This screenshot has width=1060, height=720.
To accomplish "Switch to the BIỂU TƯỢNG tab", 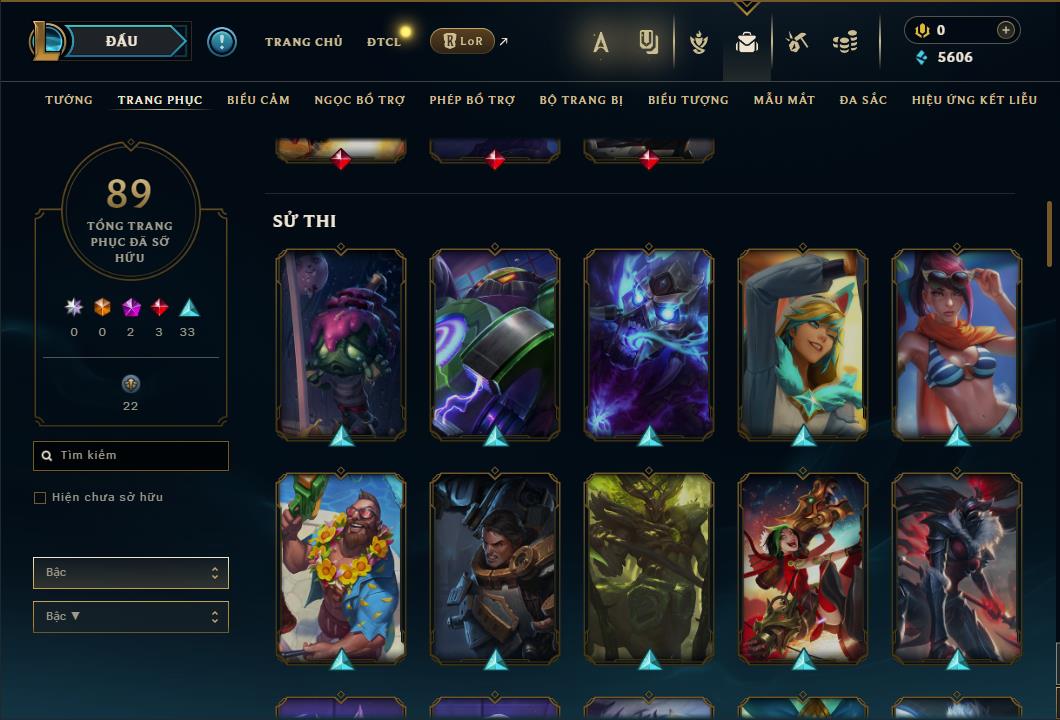I will coord(688,100).
